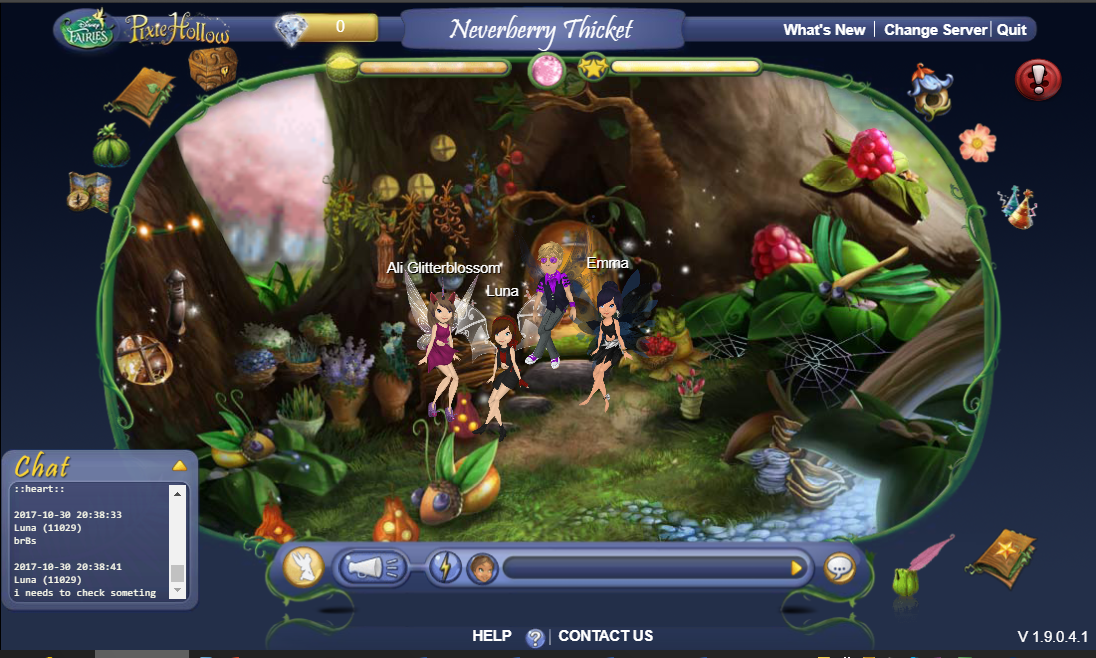
Task: Click the Change Server option
Action: (935, 30)
